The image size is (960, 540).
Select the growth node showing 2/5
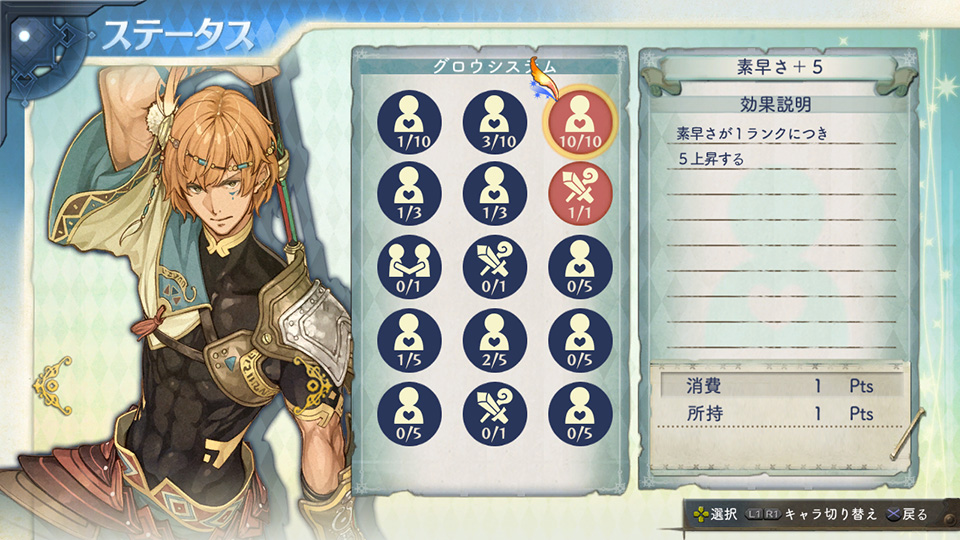(495, 341)
